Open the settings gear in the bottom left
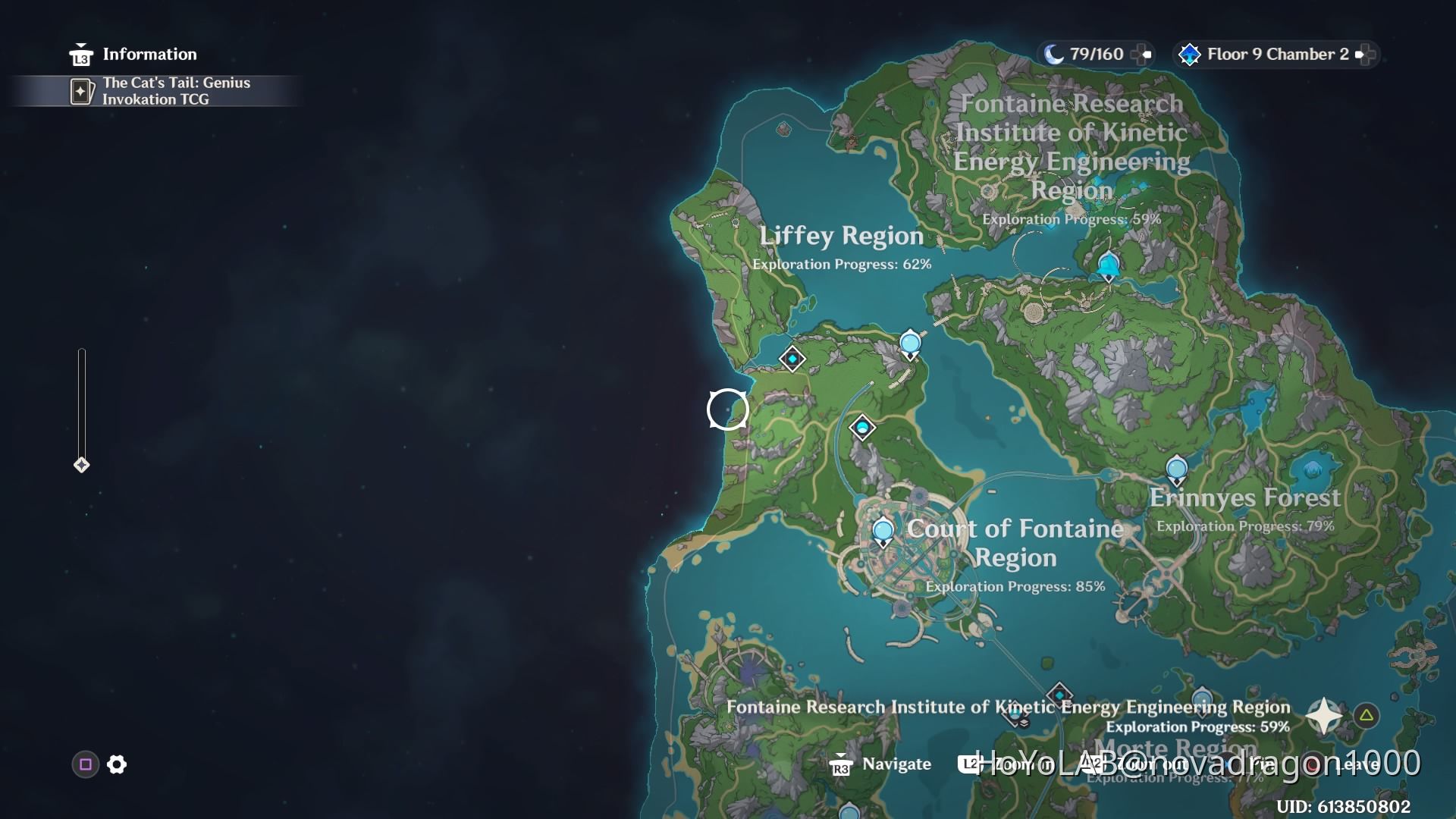 point(116,765)
